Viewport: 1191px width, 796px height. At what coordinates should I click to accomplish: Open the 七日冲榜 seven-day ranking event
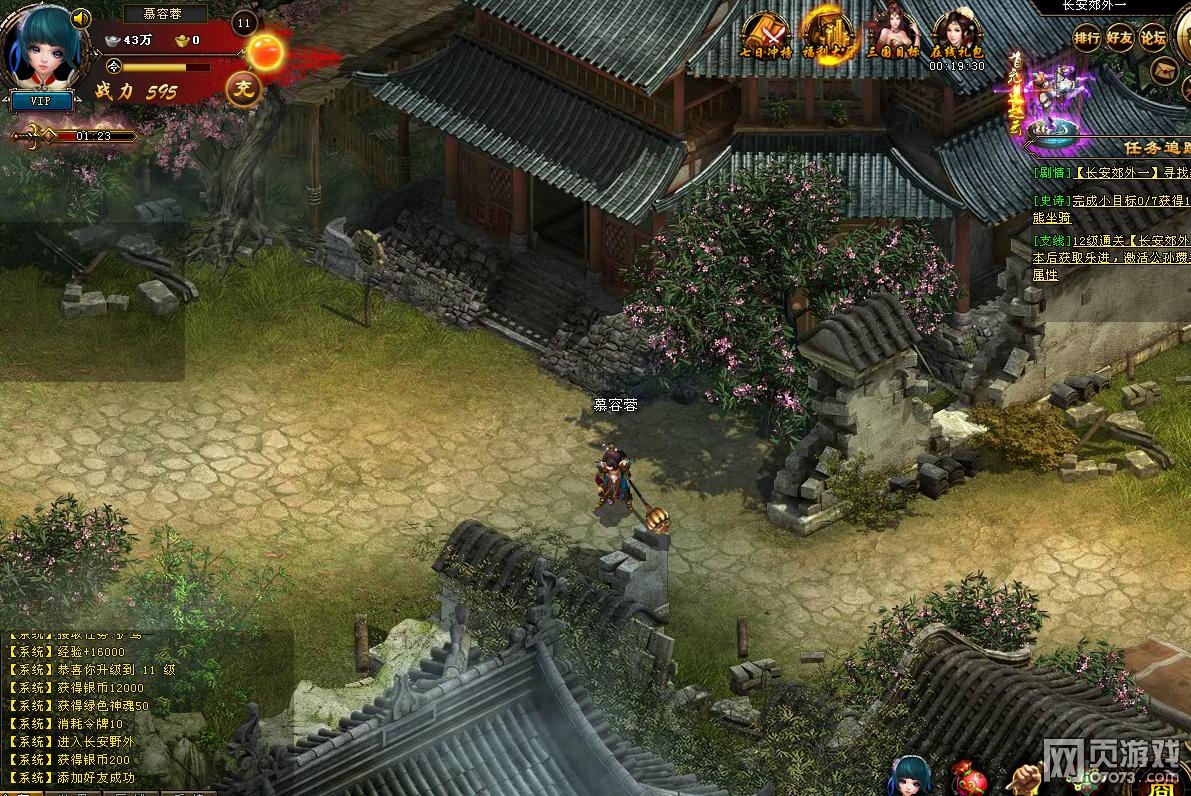[765, 34]
